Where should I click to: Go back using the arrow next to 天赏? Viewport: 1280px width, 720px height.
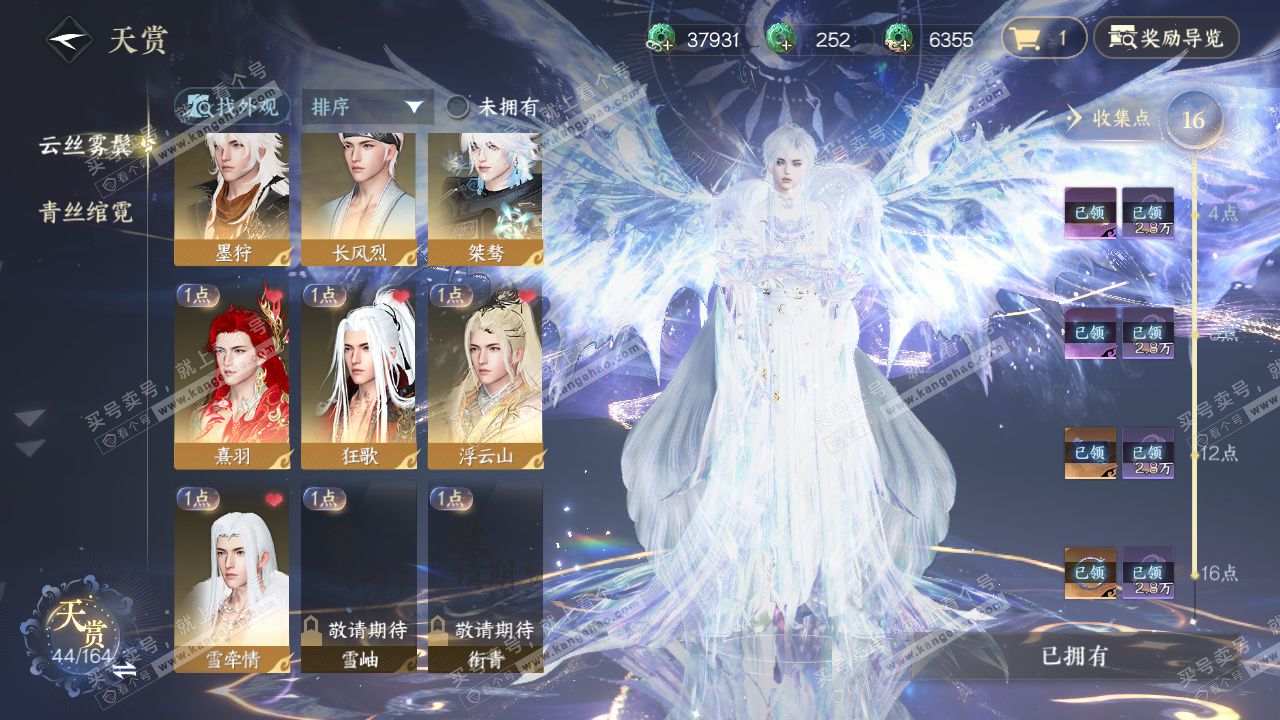(x=68, y=40)
